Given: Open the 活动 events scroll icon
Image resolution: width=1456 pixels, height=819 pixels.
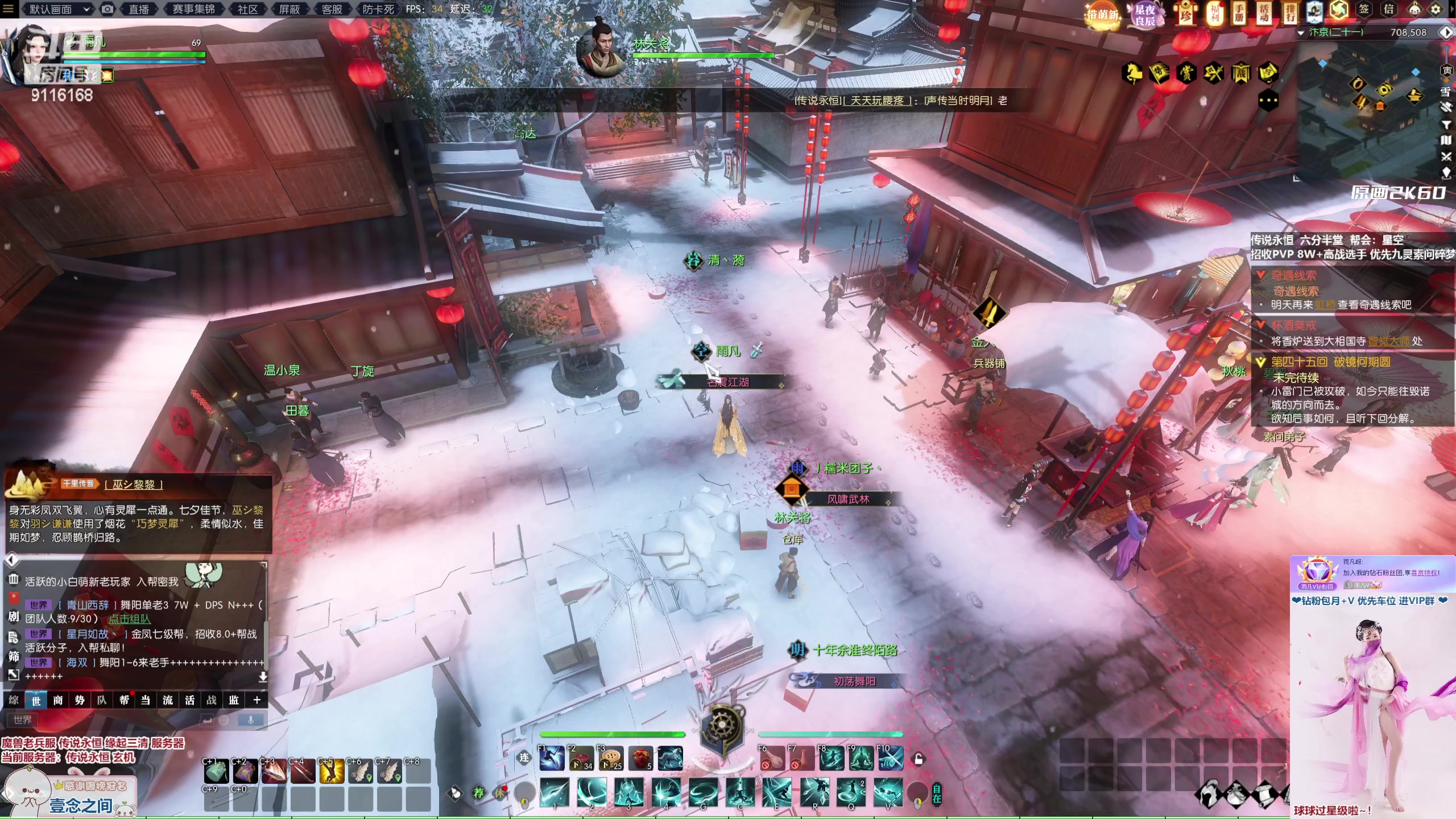Looking at the screenshot, I should [1264, 13].
